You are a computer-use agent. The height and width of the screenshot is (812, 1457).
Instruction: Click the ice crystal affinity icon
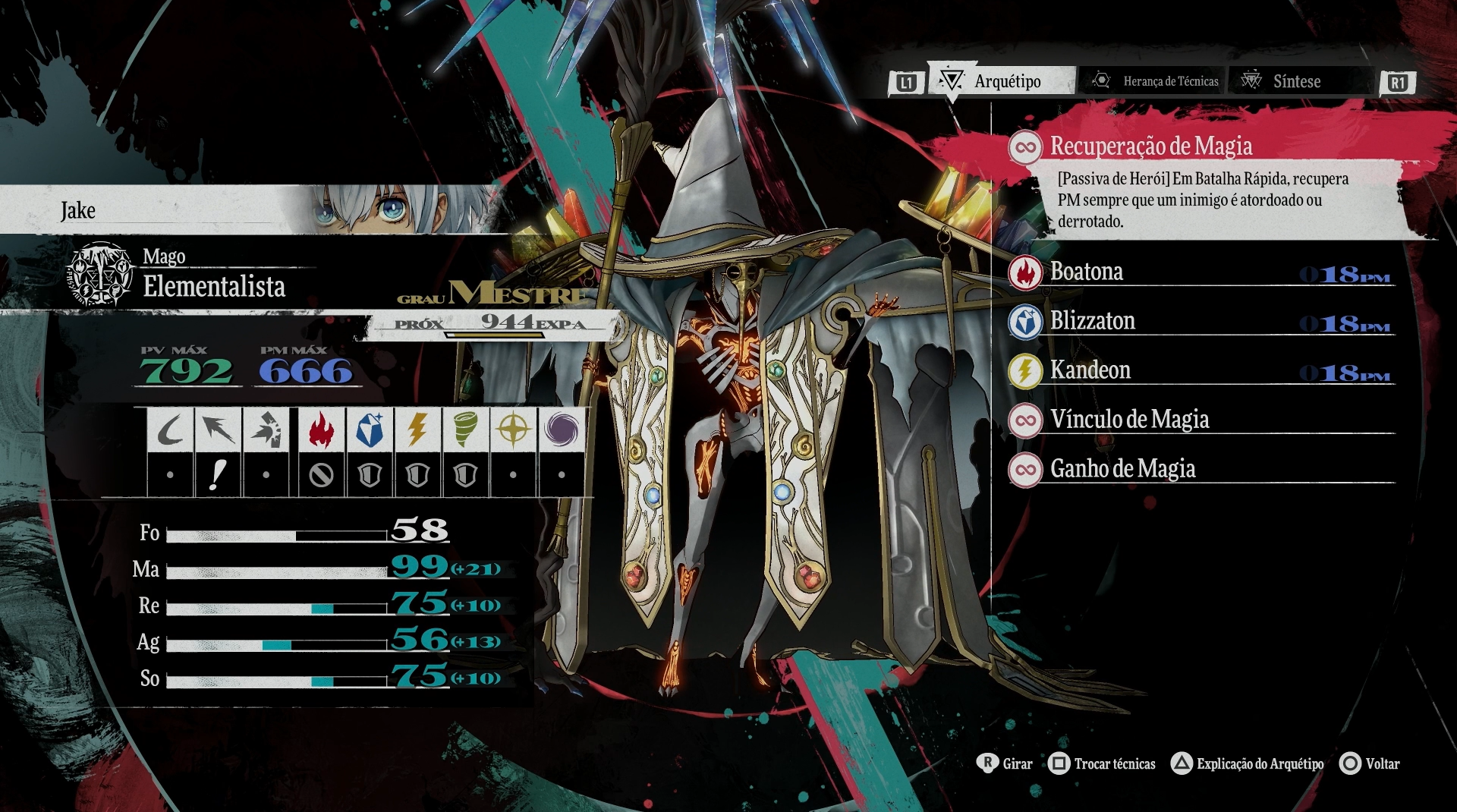[369, 430]
